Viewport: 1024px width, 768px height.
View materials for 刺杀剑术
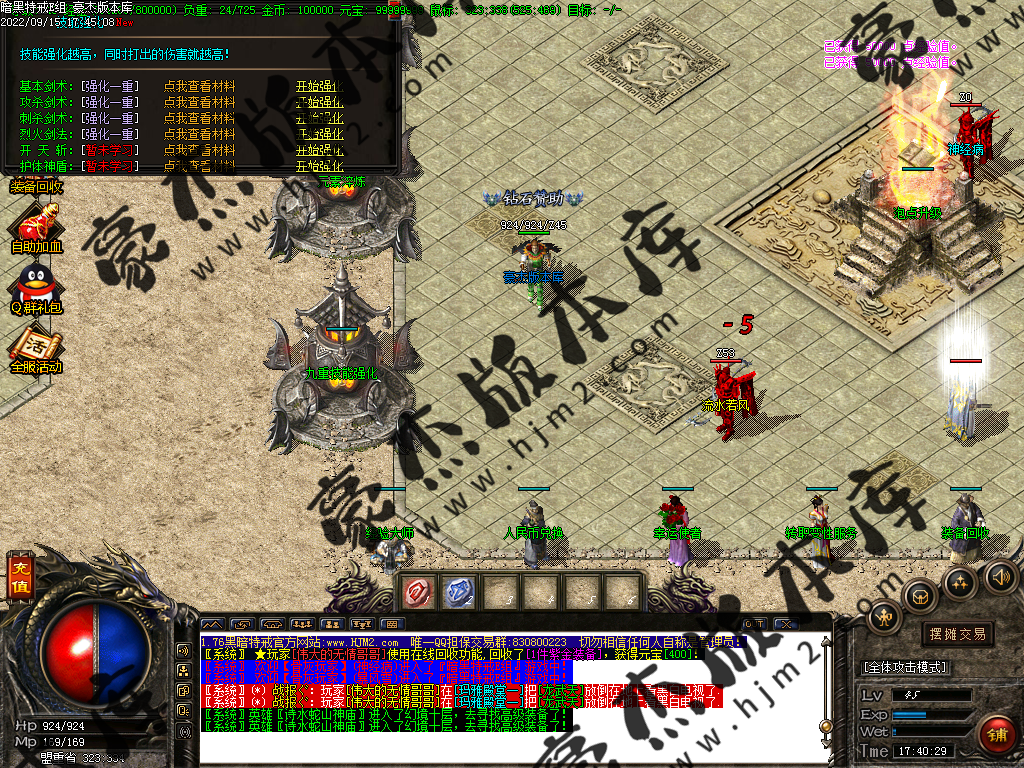199,118
